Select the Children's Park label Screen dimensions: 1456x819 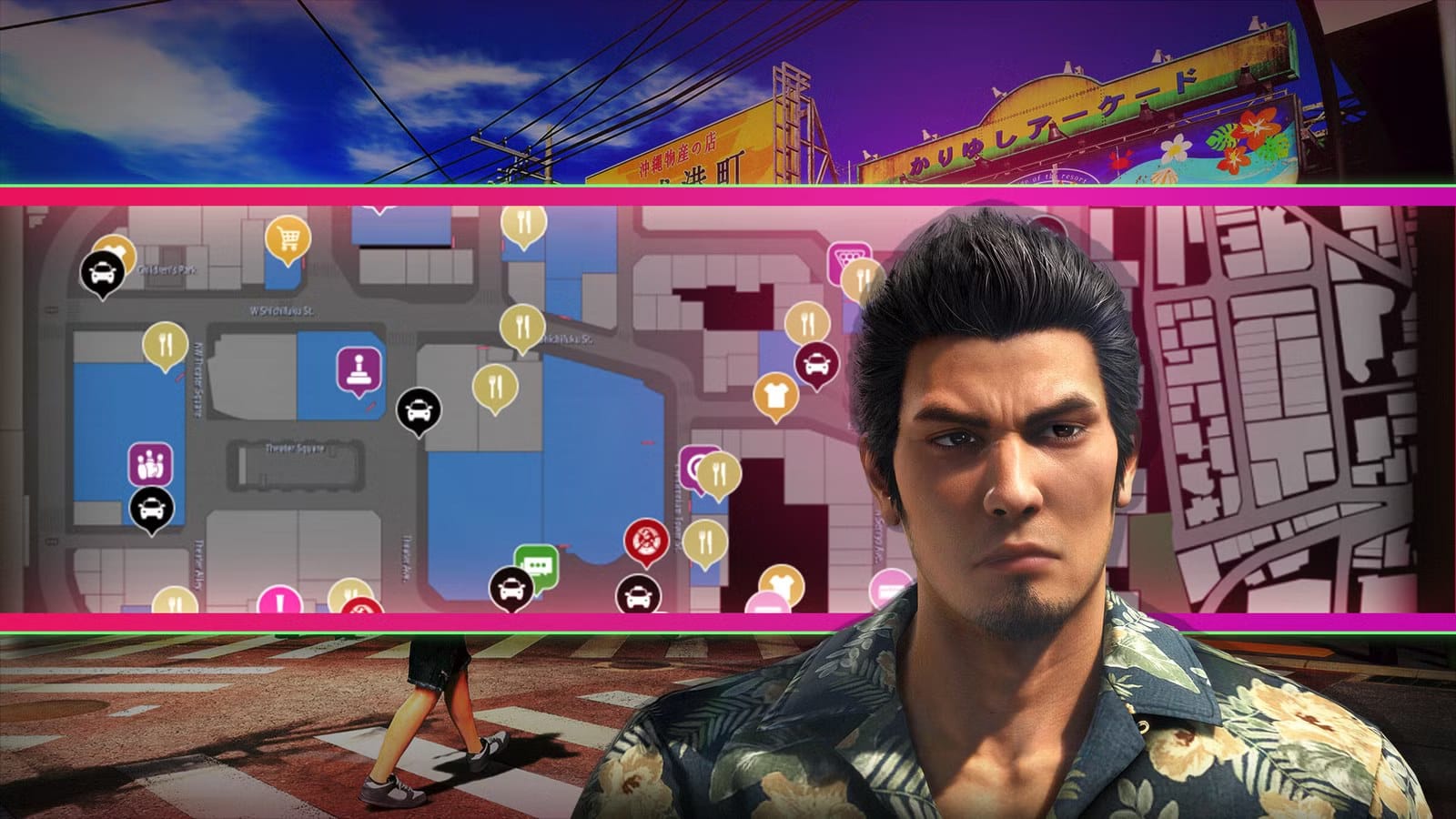(167, 270)
